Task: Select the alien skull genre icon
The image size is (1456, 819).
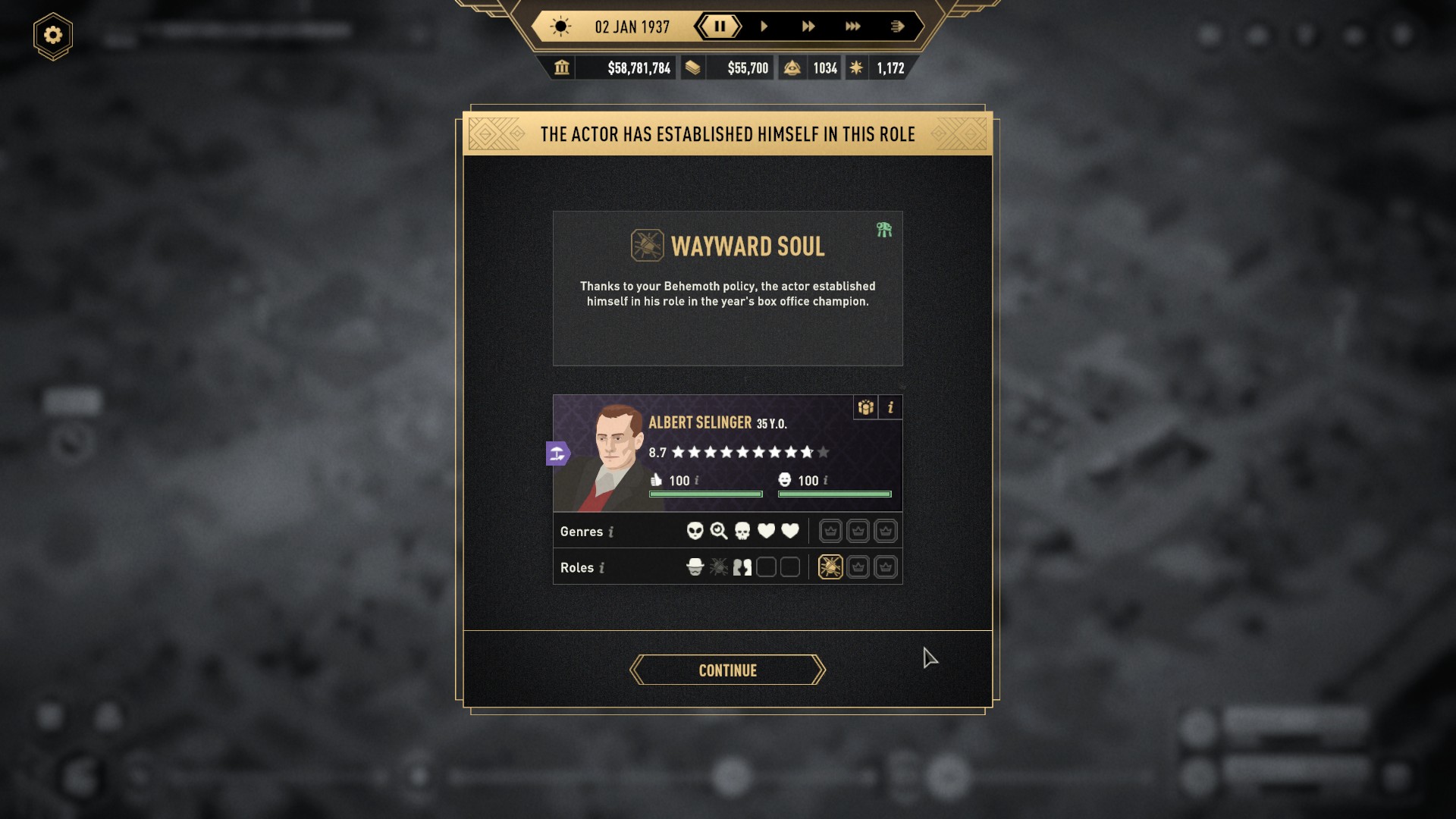Action: [x=695, y=531]
